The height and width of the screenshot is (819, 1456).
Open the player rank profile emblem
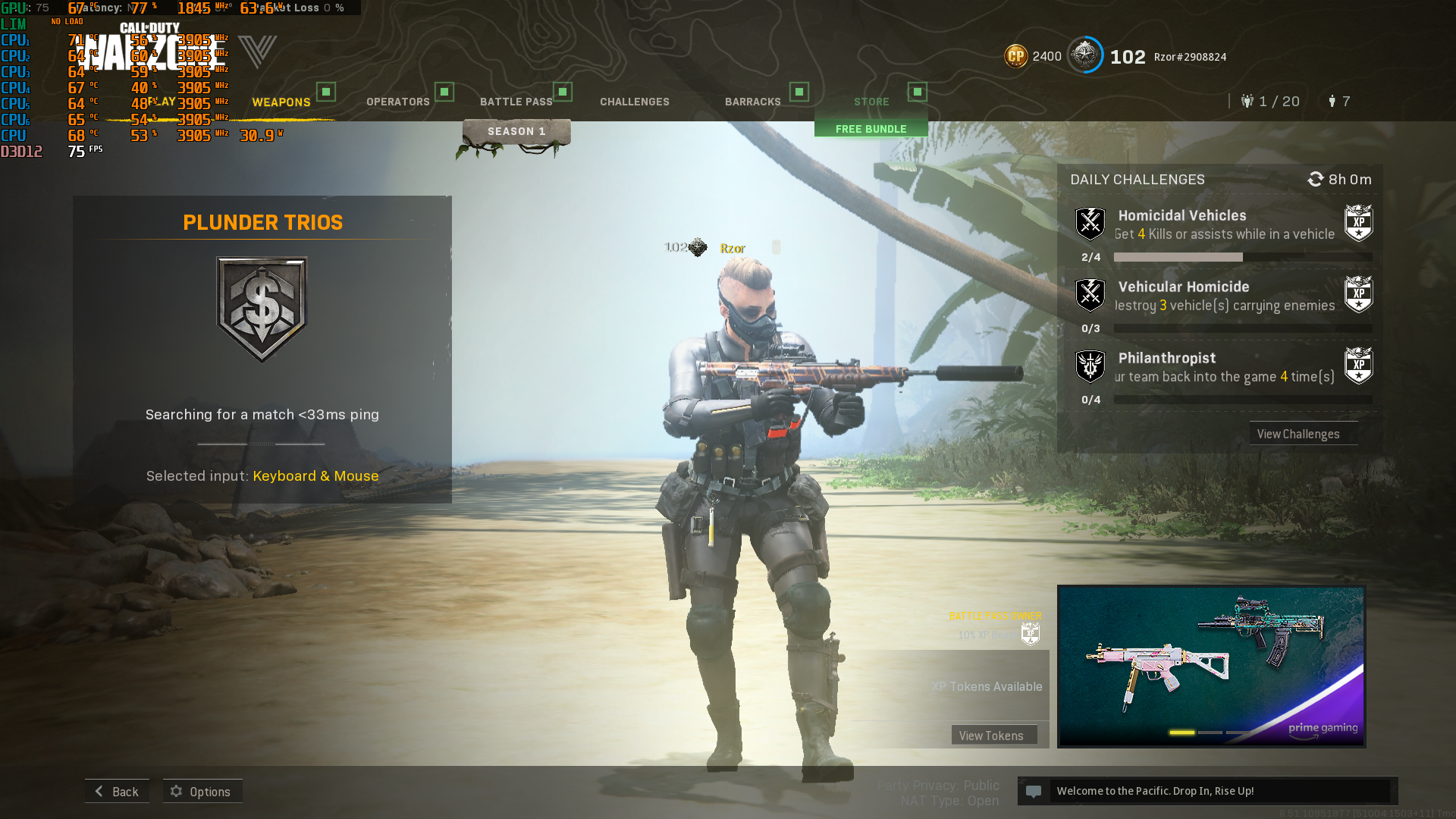[x=1085, y=55]
